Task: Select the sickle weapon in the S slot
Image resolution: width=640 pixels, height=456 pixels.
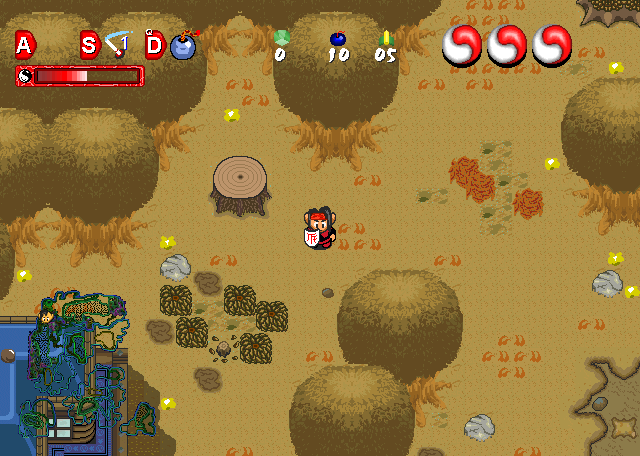Action: (118, 44)
